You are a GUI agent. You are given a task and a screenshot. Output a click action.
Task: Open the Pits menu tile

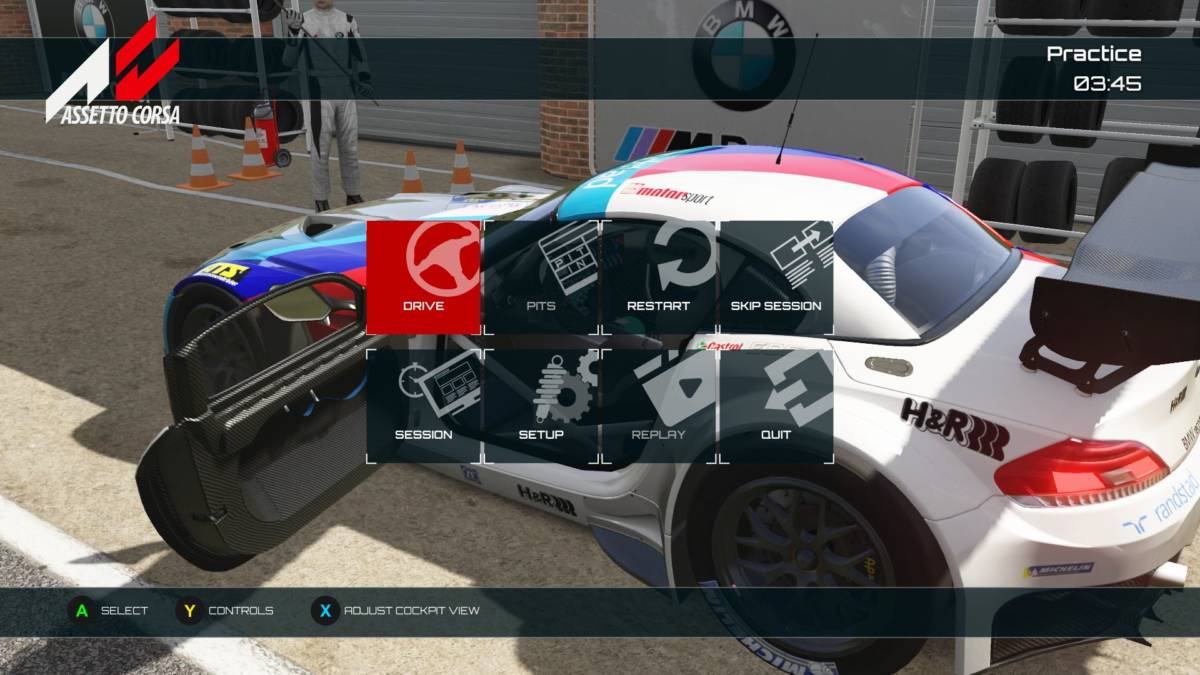541,277
